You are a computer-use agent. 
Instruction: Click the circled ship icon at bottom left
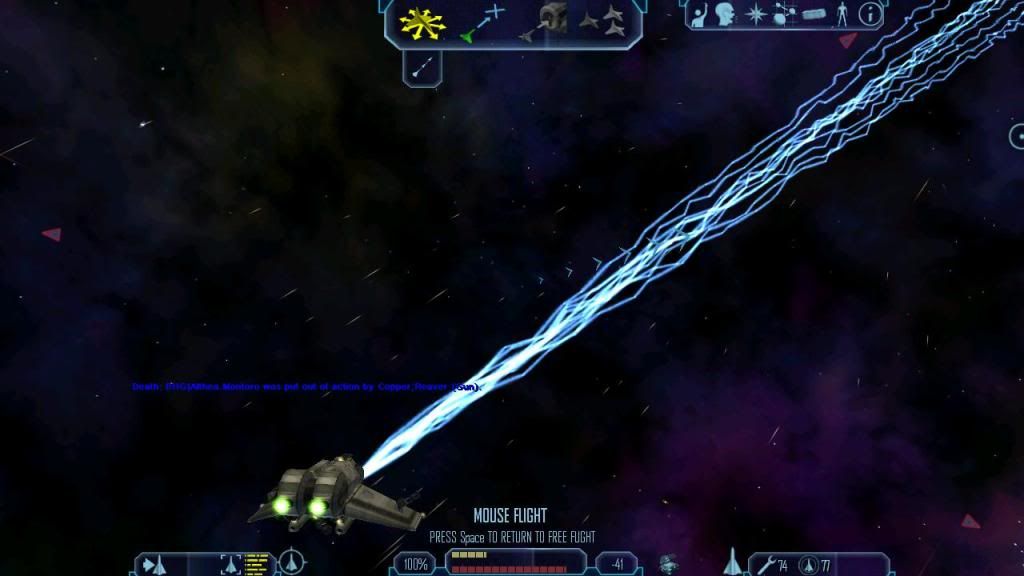pyautogui.click(x=291, y=563)
